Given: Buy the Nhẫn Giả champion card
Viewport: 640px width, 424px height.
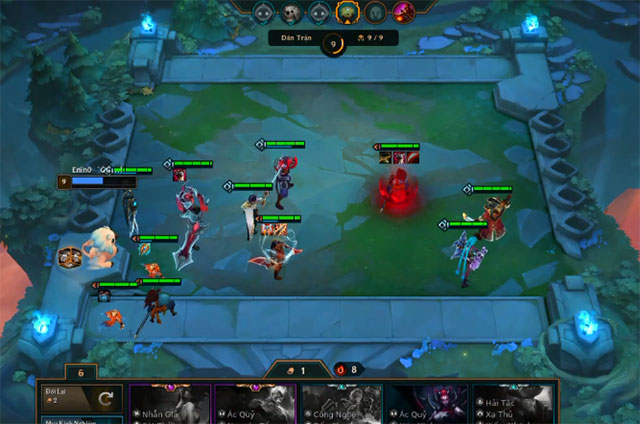Looking at the screenshot, I should click(169, 405).
